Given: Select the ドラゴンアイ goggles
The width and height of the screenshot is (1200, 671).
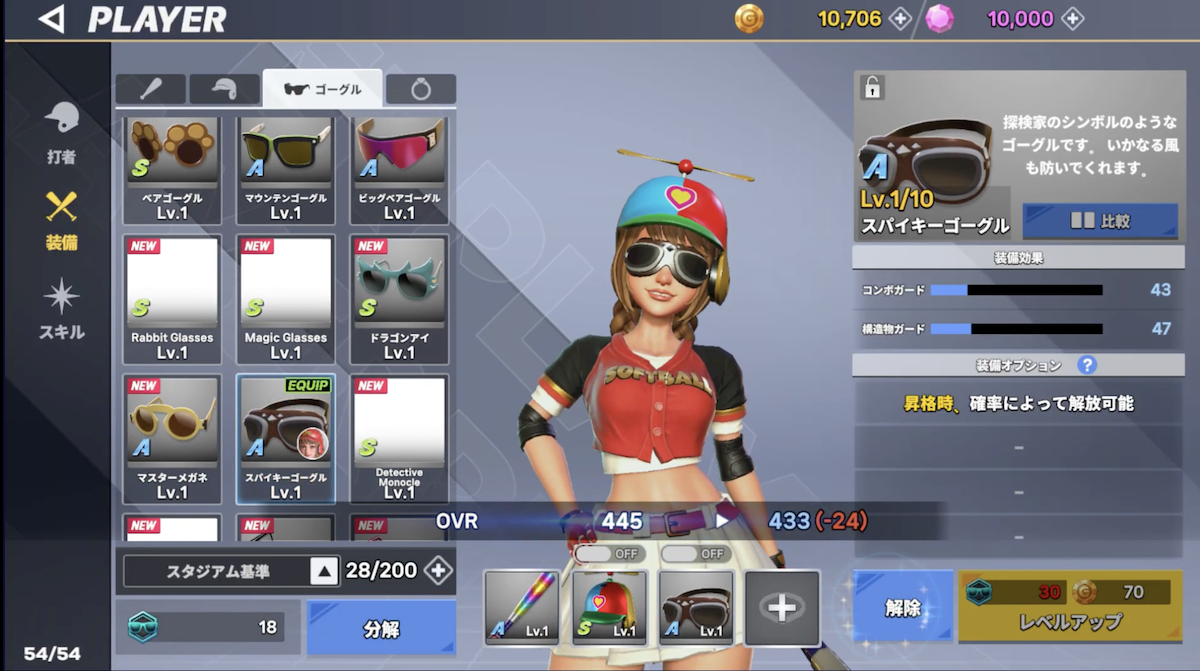Looking at the screenshot, I should pos(399,299).
